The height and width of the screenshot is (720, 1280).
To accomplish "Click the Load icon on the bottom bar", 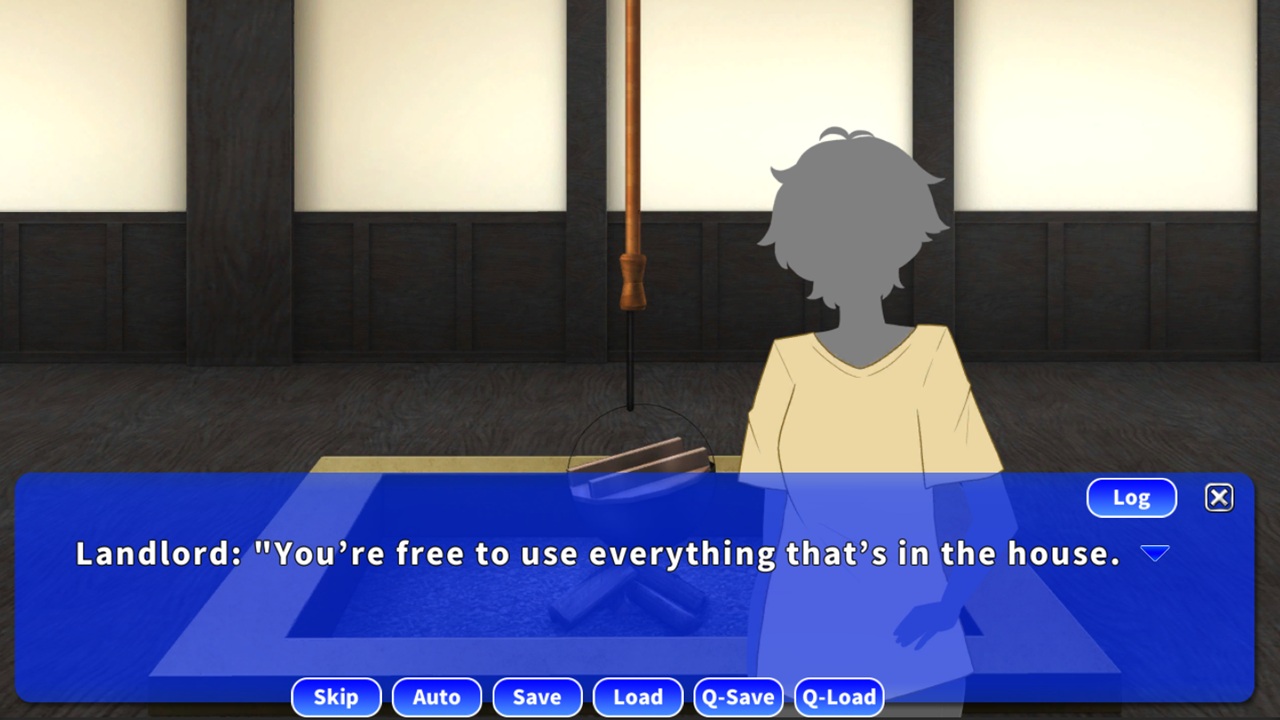I will 637,697.
